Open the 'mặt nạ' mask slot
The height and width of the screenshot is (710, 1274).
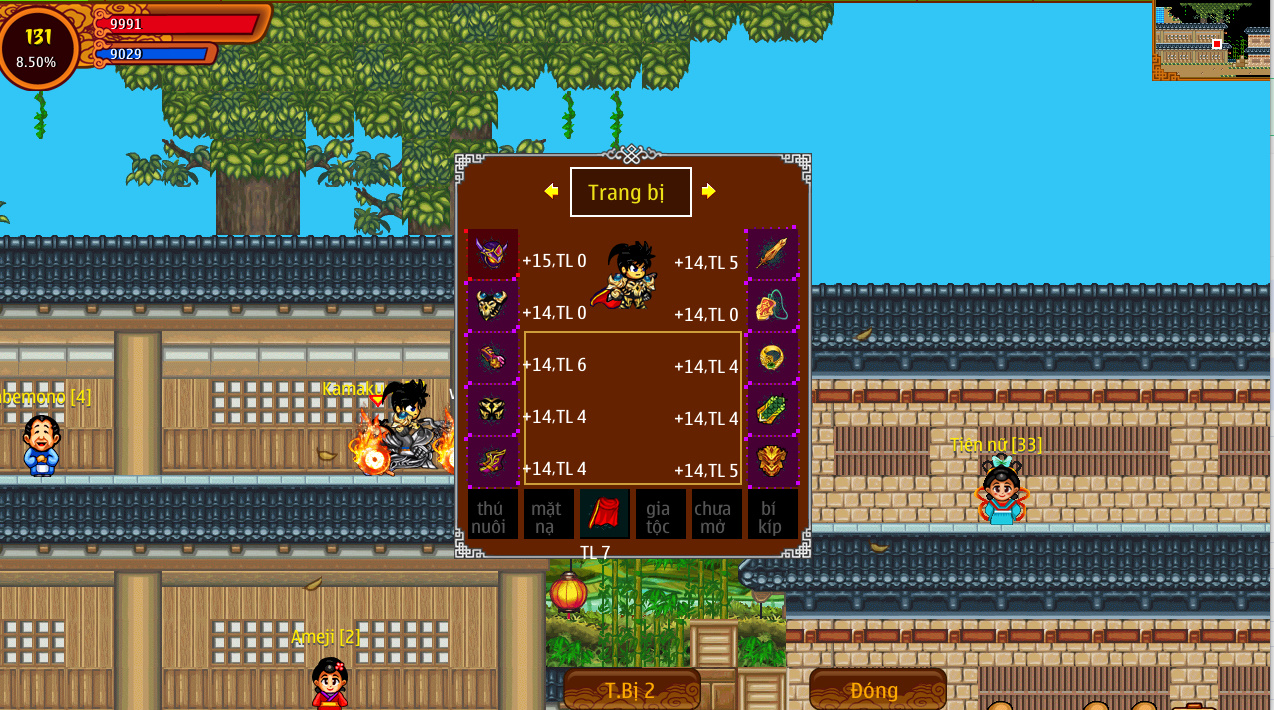tap(548, 514)
